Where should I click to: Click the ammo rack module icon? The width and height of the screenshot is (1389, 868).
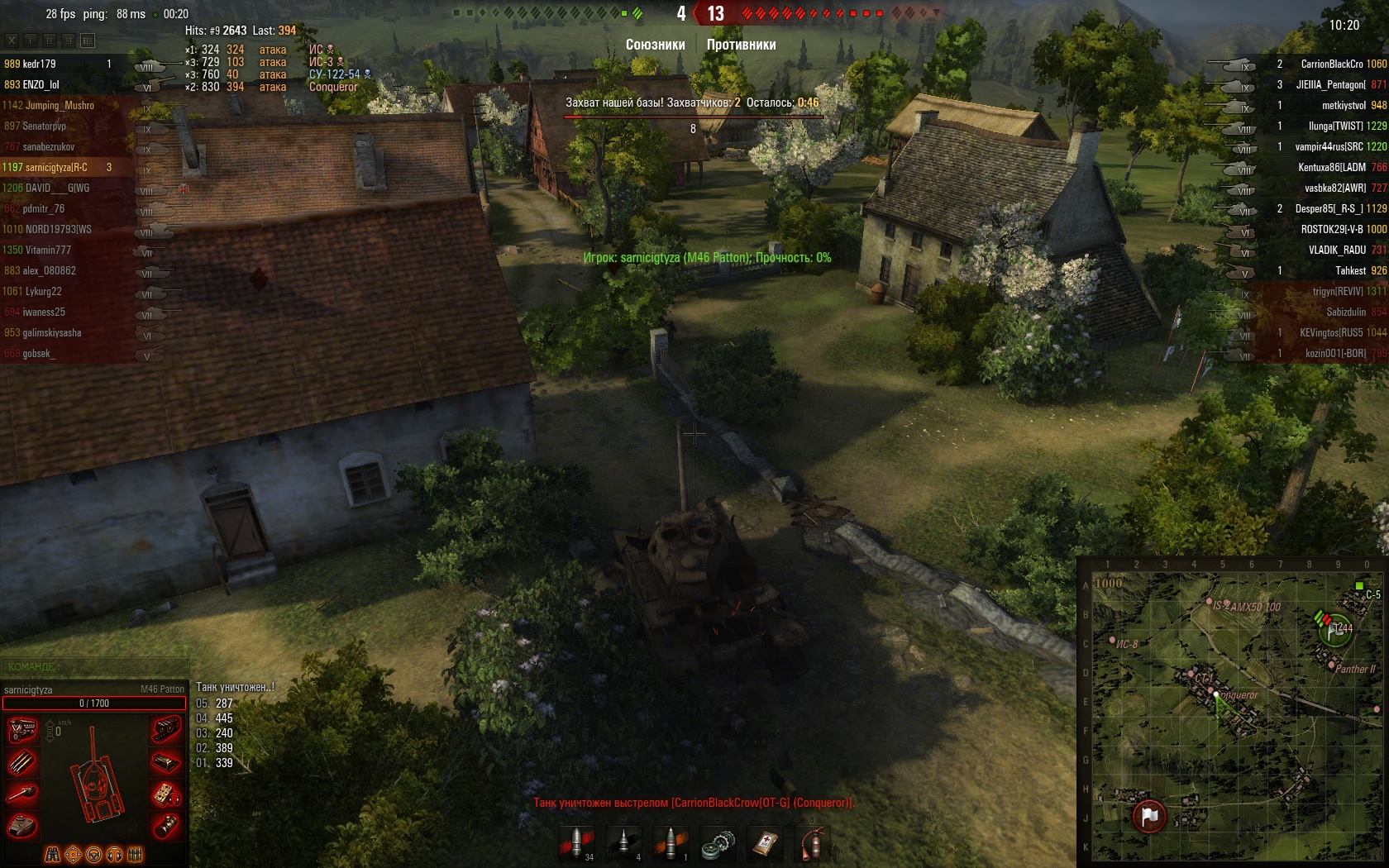click(22, 761)
